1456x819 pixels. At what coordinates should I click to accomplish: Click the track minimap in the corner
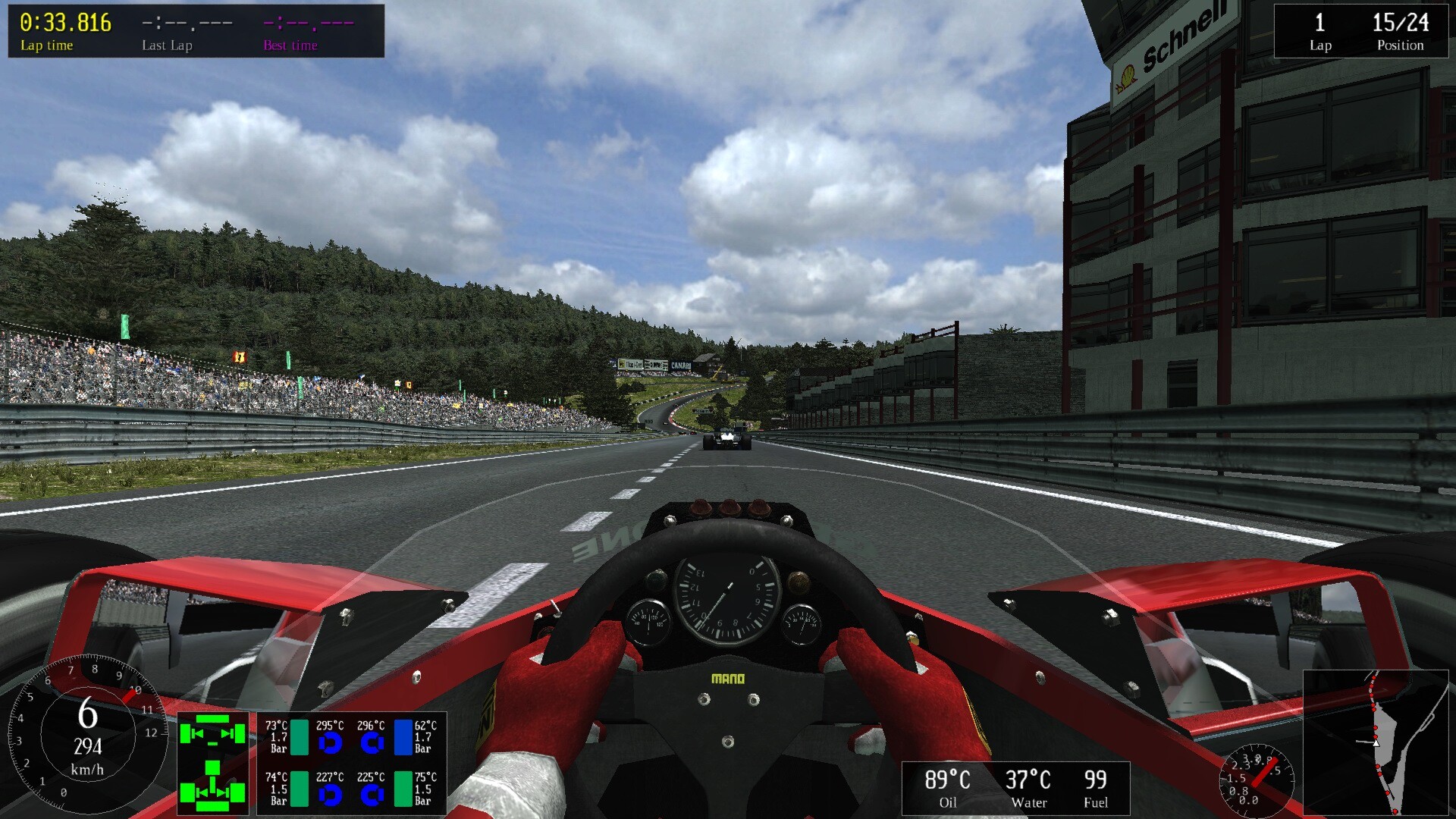tap(1378, 743)
